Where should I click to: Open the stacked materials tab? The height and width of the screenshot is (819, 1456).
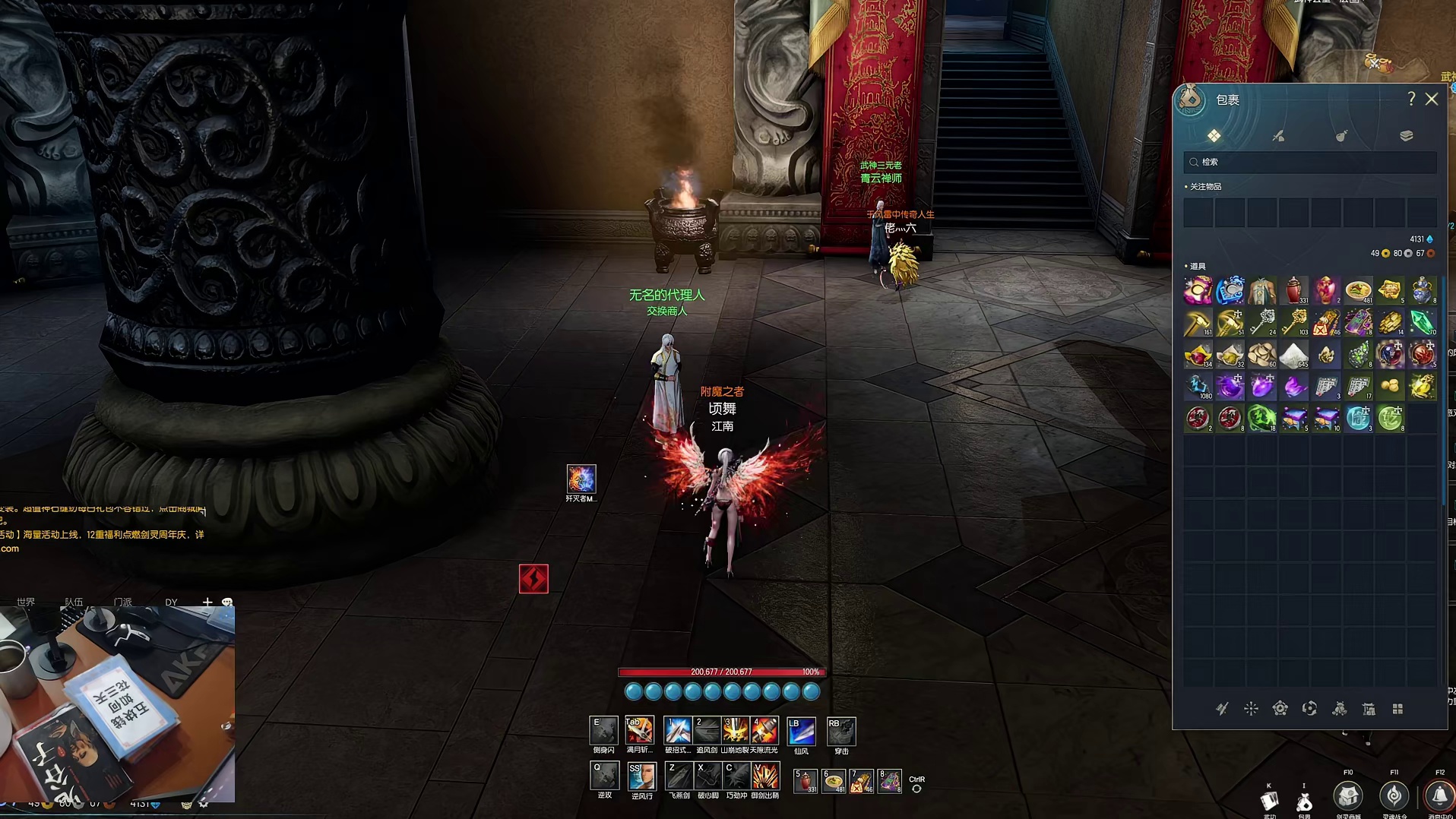[x=1406, y=136]
